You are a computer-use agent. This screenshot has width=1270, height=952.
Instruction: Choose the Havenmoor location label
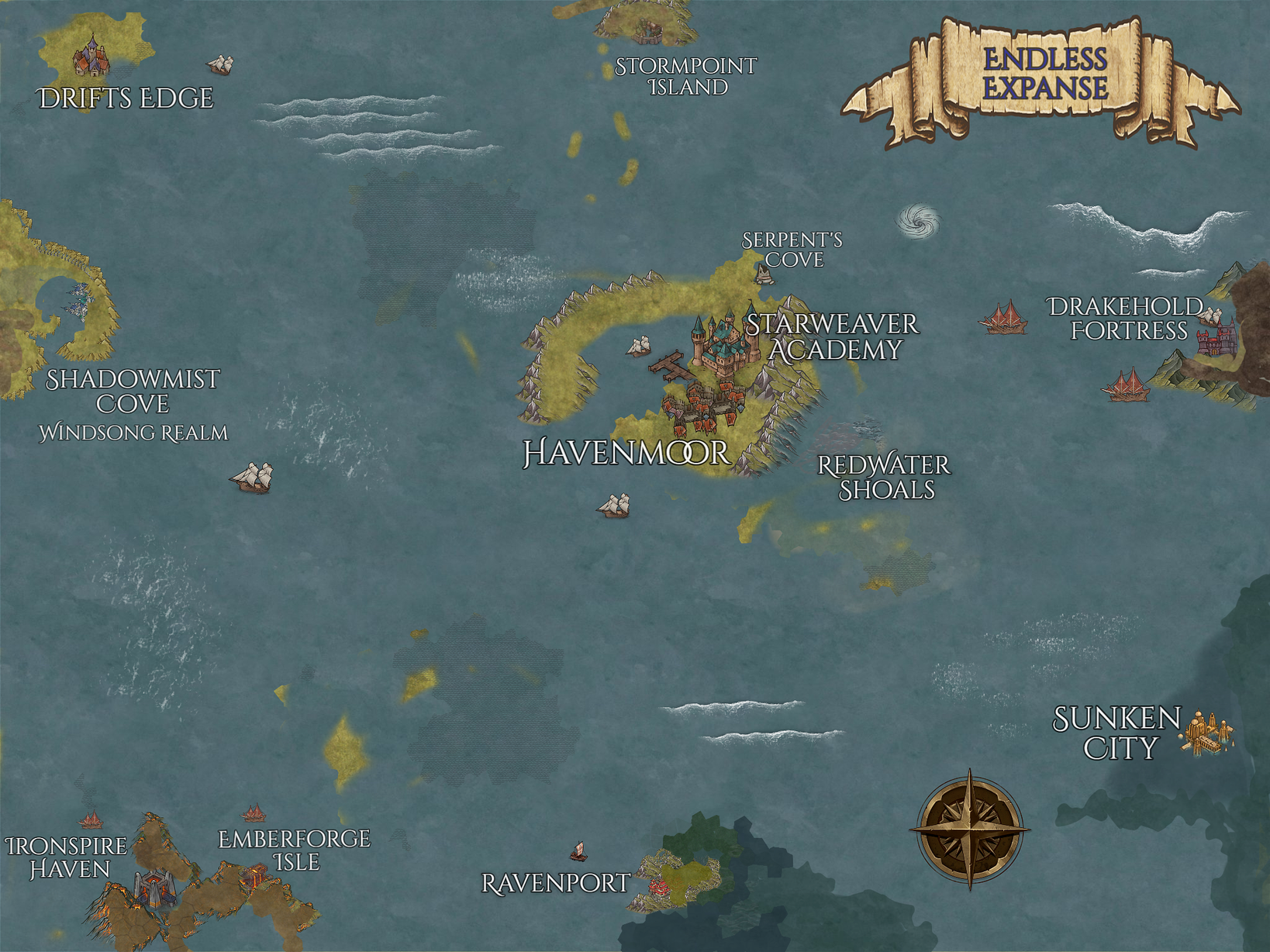(626, 453)
